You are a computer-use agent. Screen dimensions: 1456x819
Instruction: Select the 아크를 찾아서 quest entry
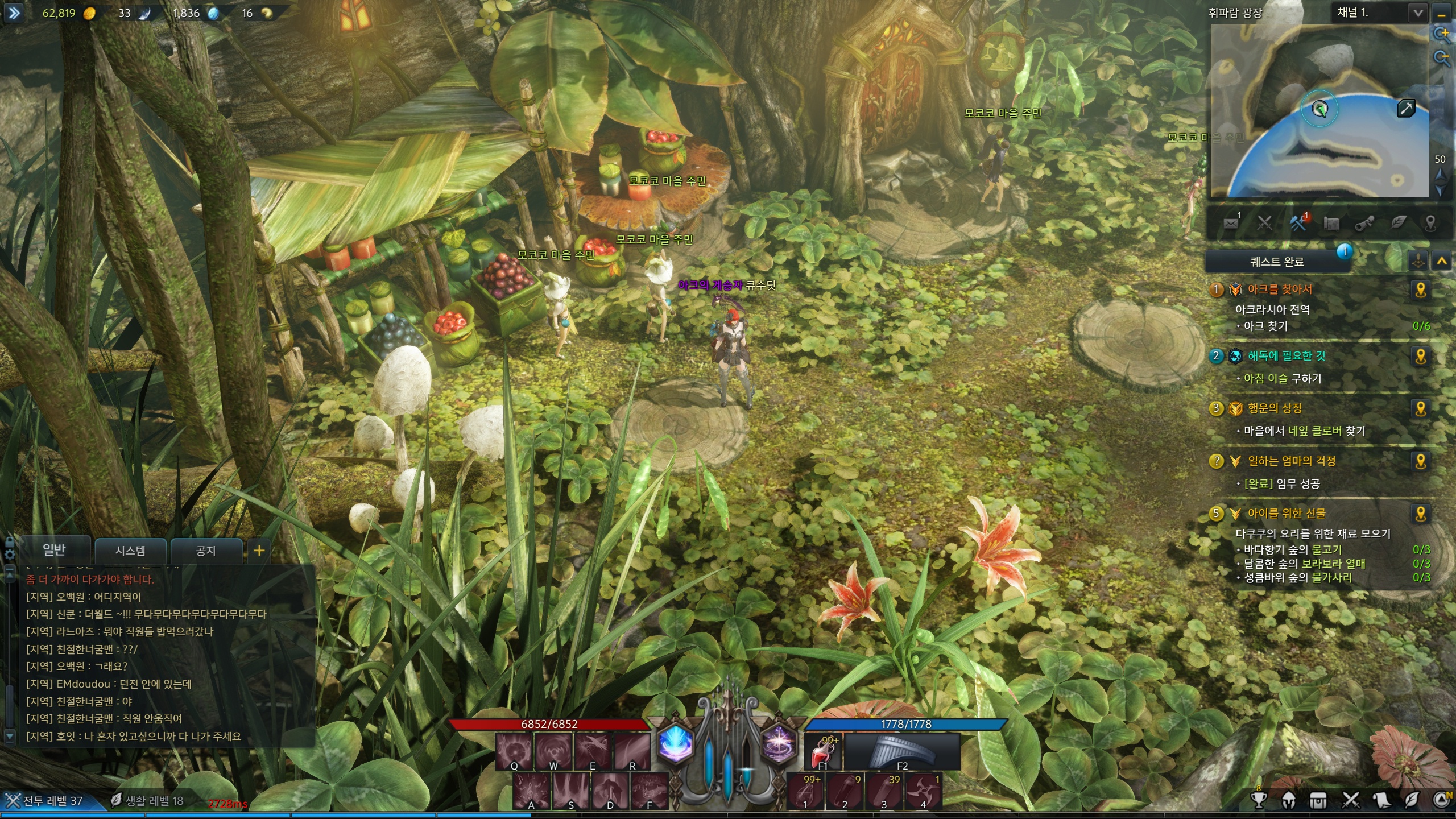click(x=1280, y=289)
